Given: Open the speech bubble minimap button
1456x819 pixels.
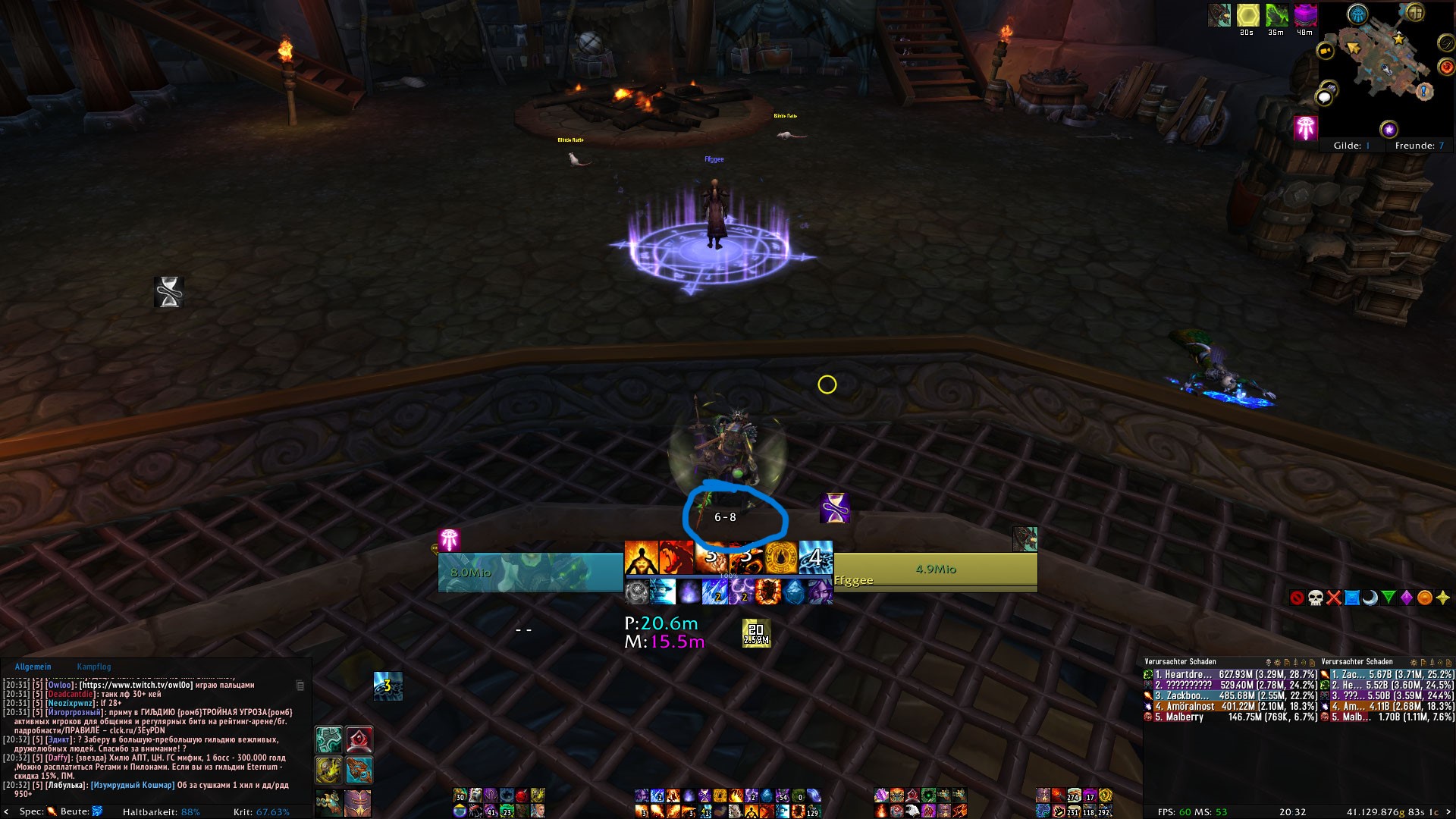Looking at the screenshot, I should point(1325,98).
